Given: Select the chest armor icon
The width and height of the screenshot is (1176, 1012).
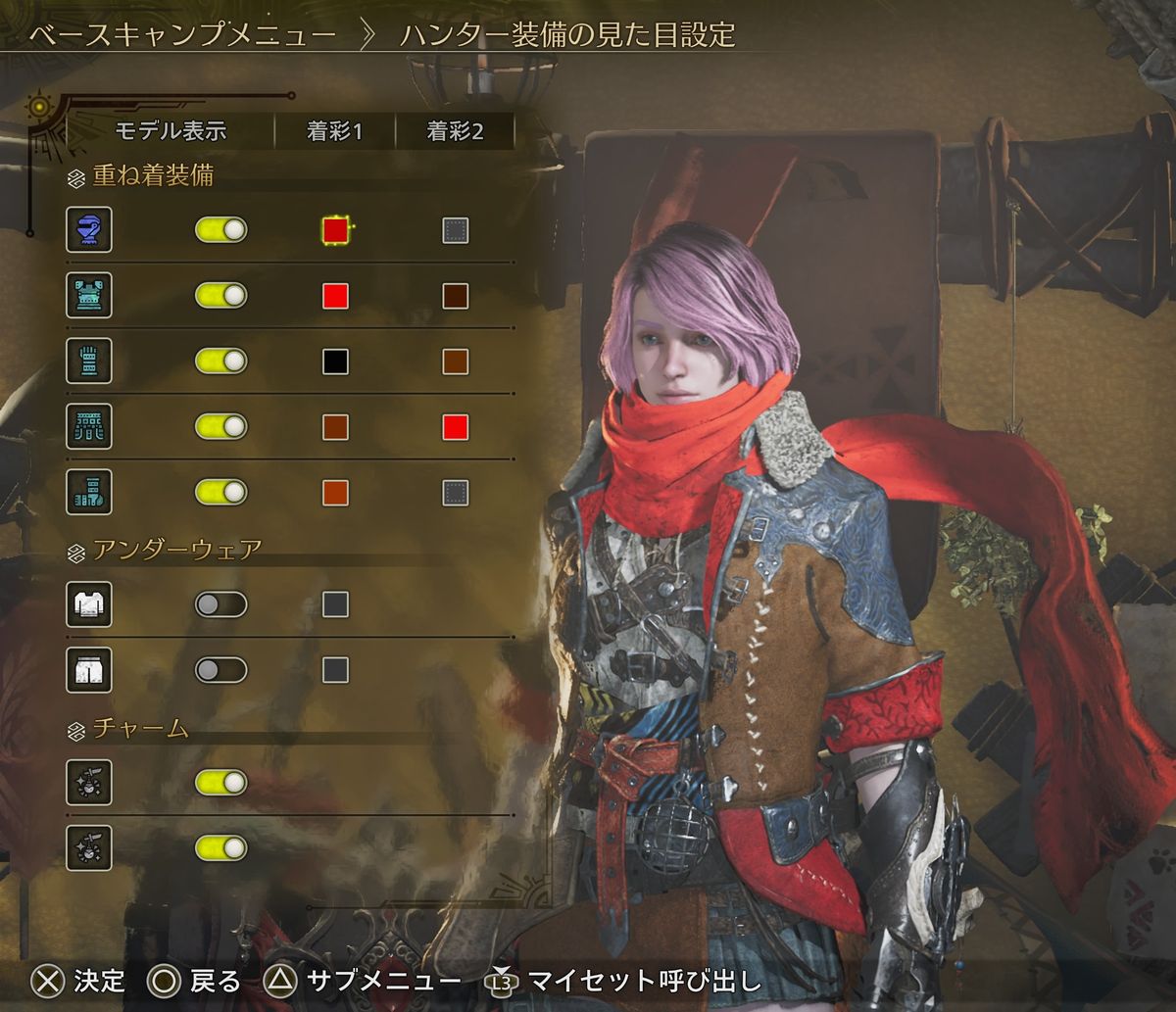Looking at the screenshot, I should click(x=89, y=296).
